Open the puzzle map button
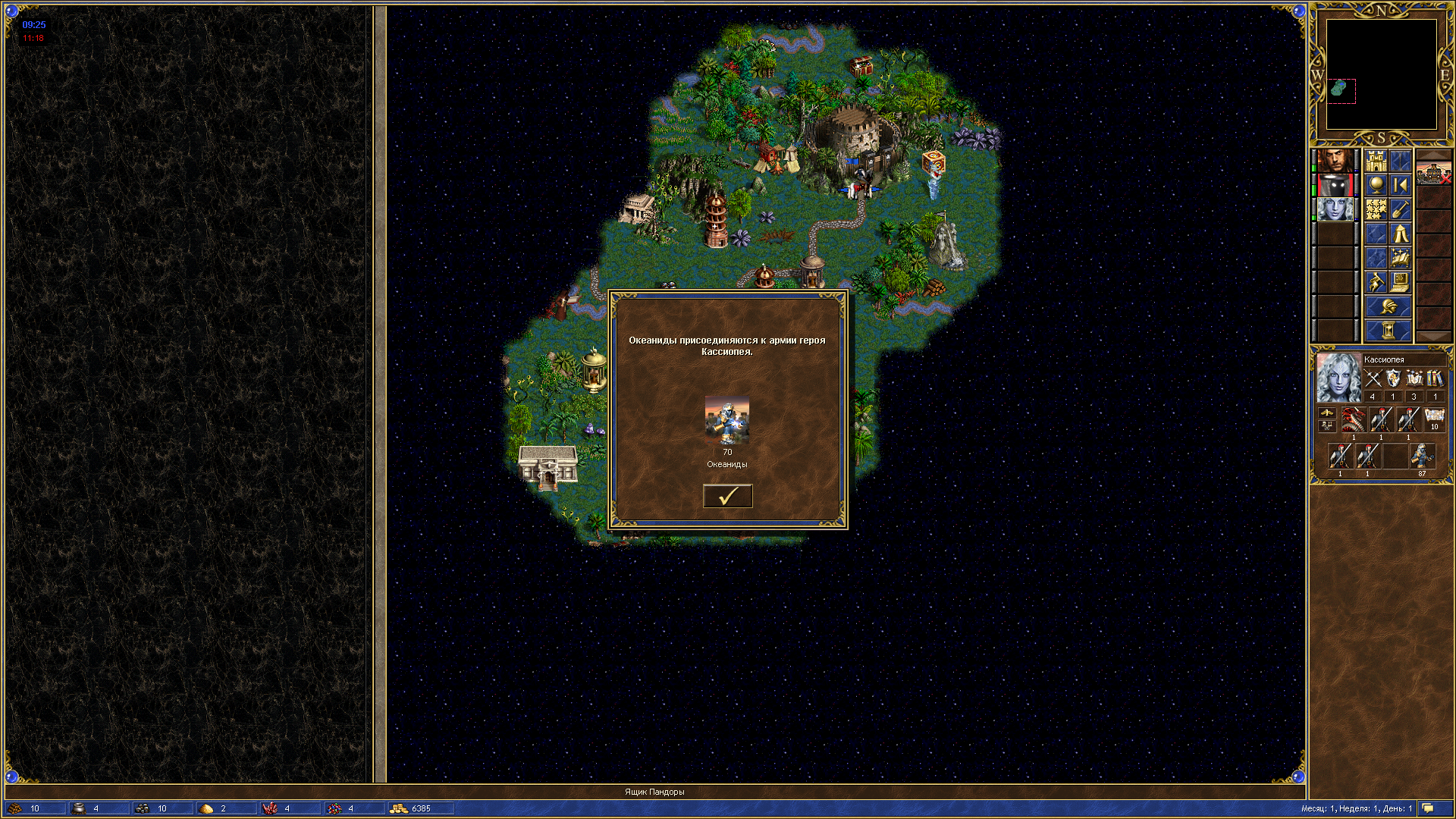Image resolution: width=1456 pixels, height=819 pixels. [1376, 209]
